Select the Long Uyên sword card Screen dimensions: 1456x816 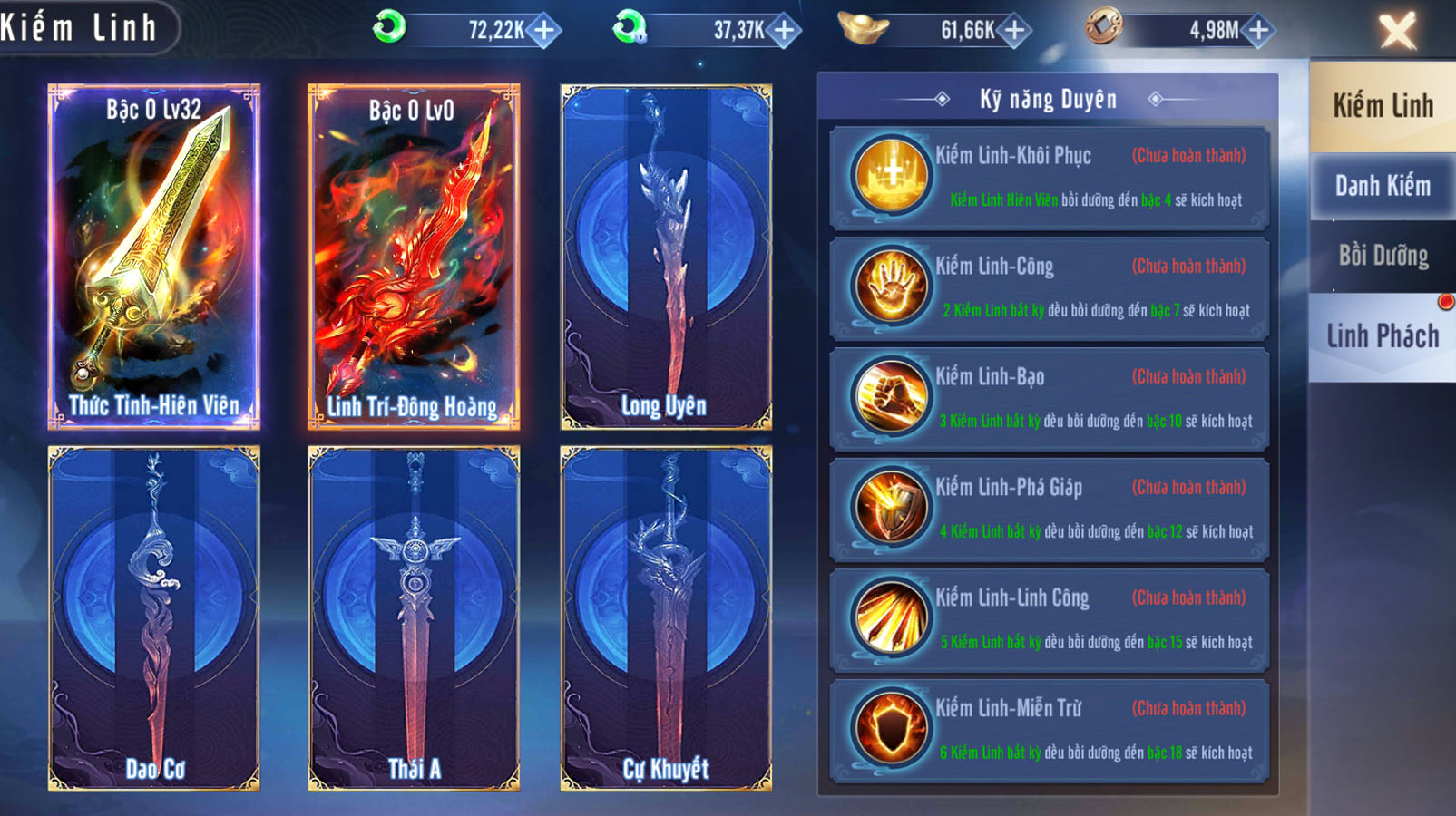coord(667,254)
